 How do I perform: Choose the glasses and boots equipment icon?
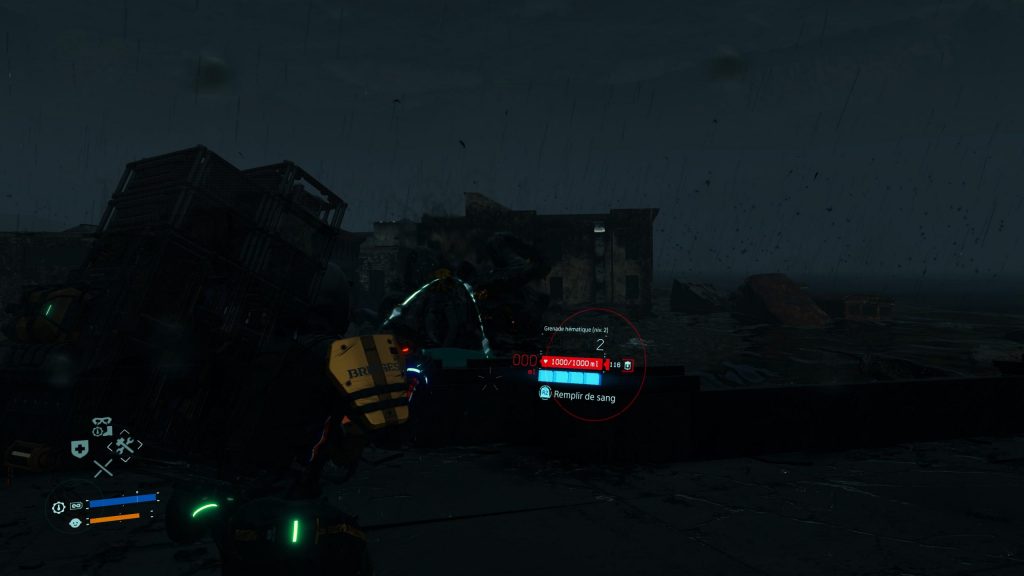(x=101, y=427)
